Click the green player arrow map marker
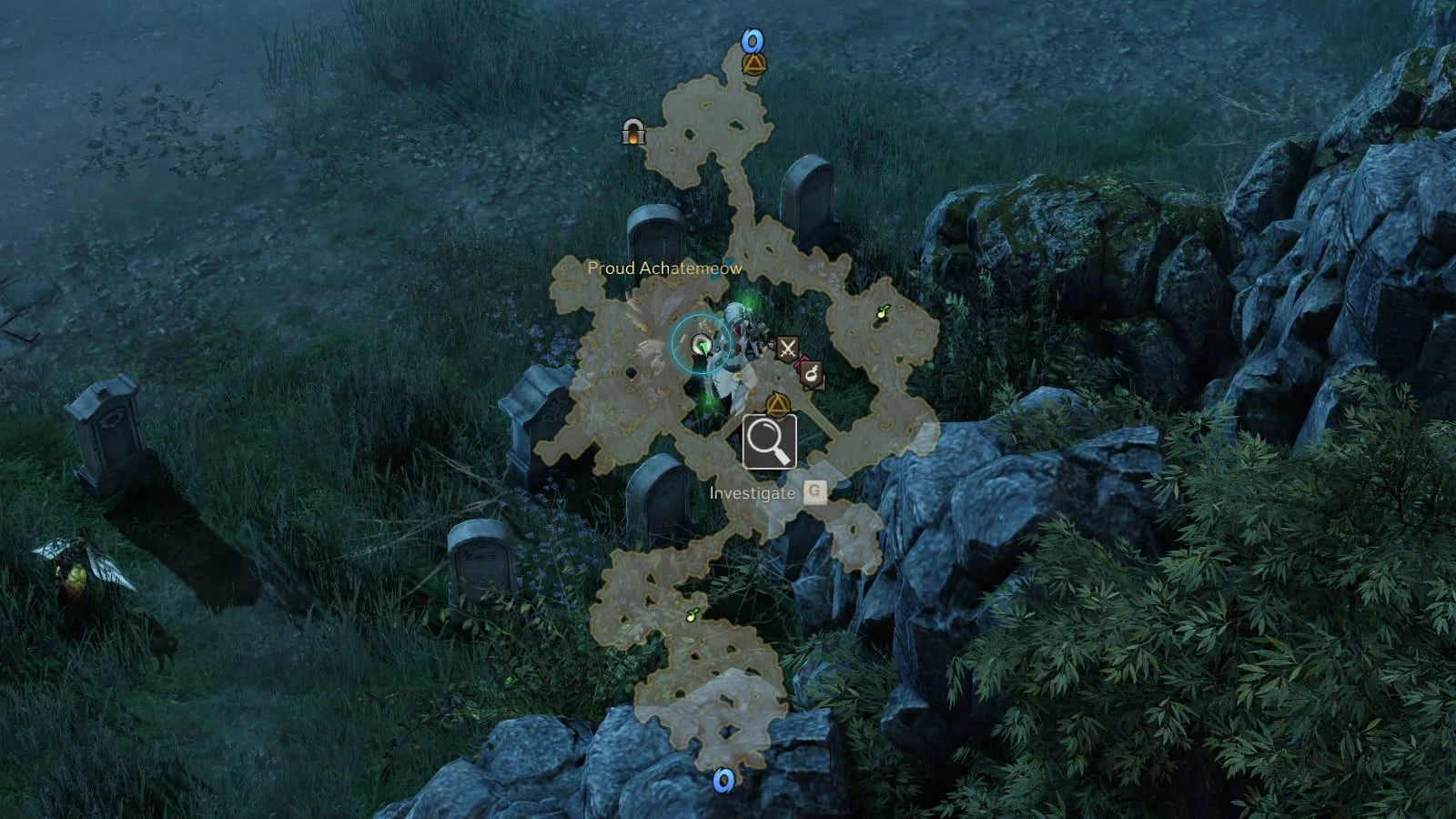The width and height of the screenshot is (1456, 819). click(702, 344)
